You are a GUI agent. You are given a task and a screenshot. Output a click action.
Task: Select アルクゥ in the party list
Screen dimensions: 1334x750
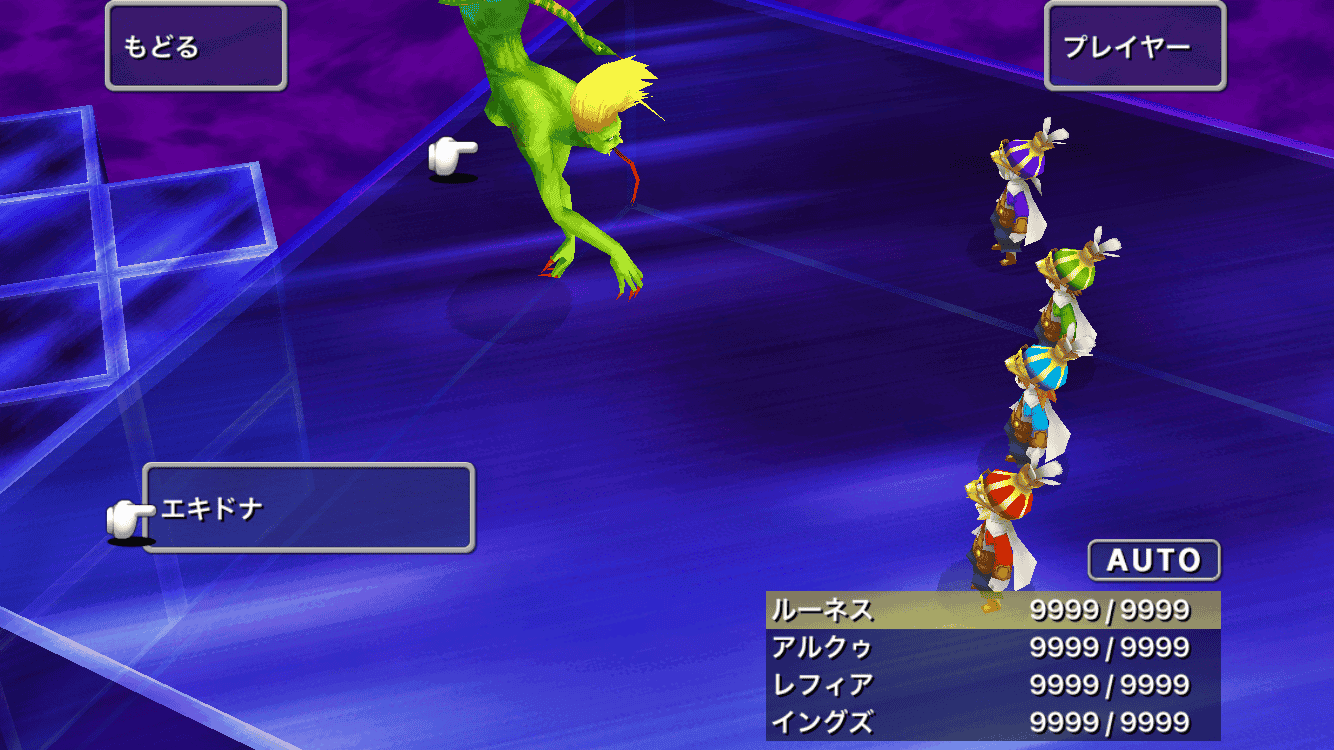pyautogui.click(x=992, y=648)
